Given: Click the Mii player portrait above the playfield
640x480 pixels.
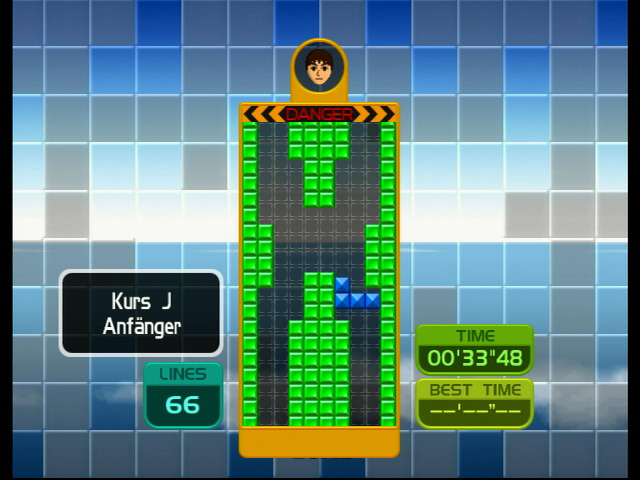Looking at the screenshot, I should [319, 68].
